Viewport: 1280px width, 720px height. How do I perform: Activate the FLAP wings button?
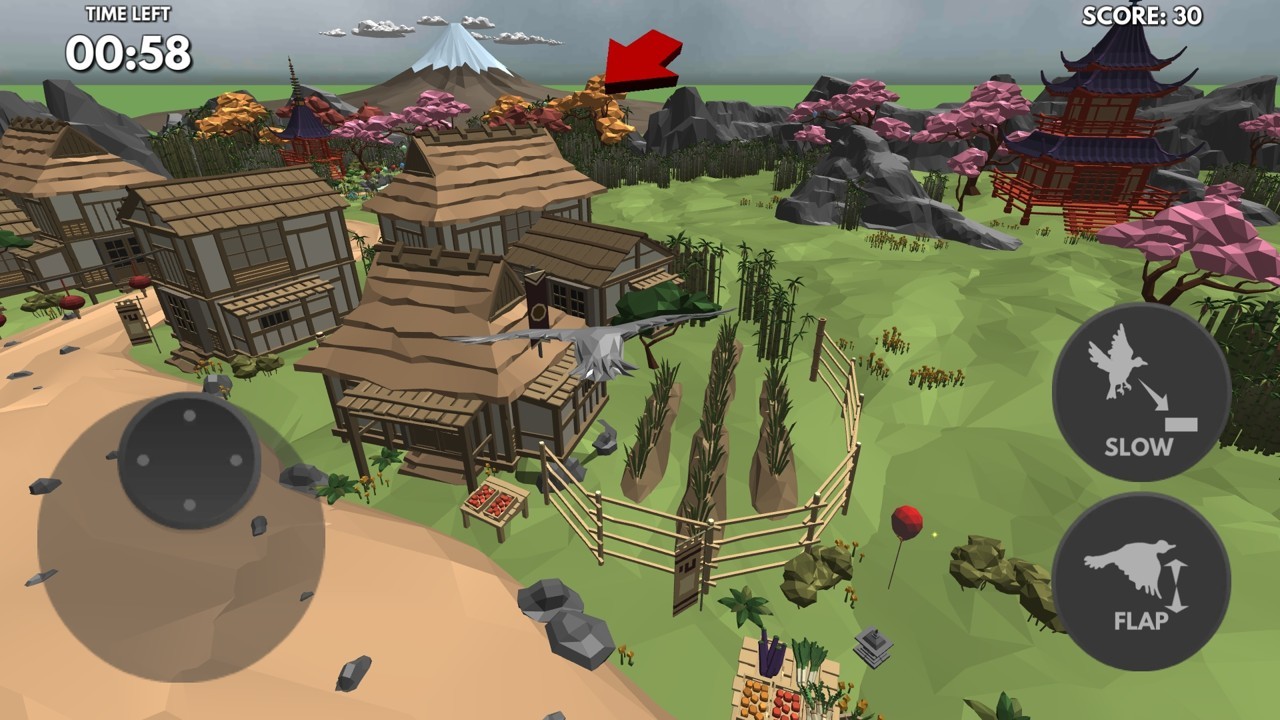(x=1140, y=582)
